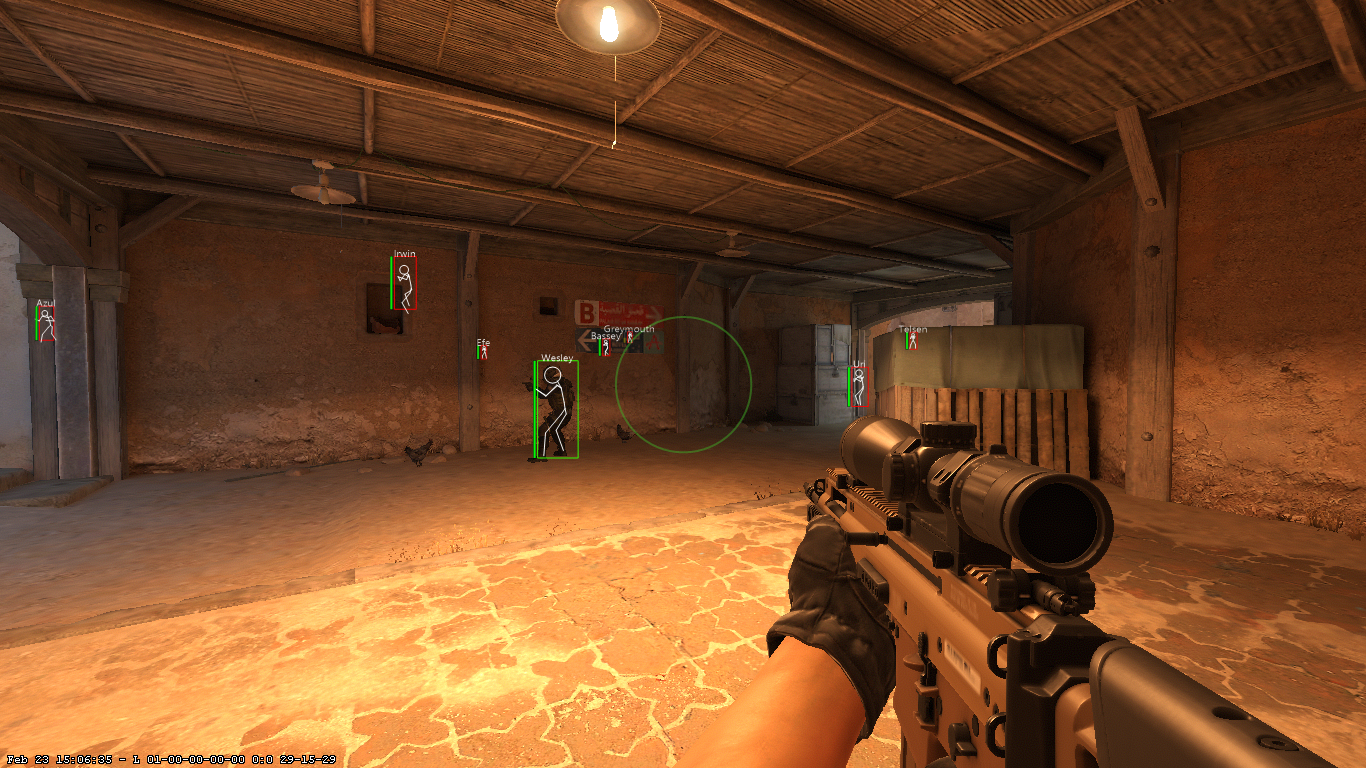Click the hanging light bulb on the ceiling
Screen dimensions: 1366x768
[607, 22]
